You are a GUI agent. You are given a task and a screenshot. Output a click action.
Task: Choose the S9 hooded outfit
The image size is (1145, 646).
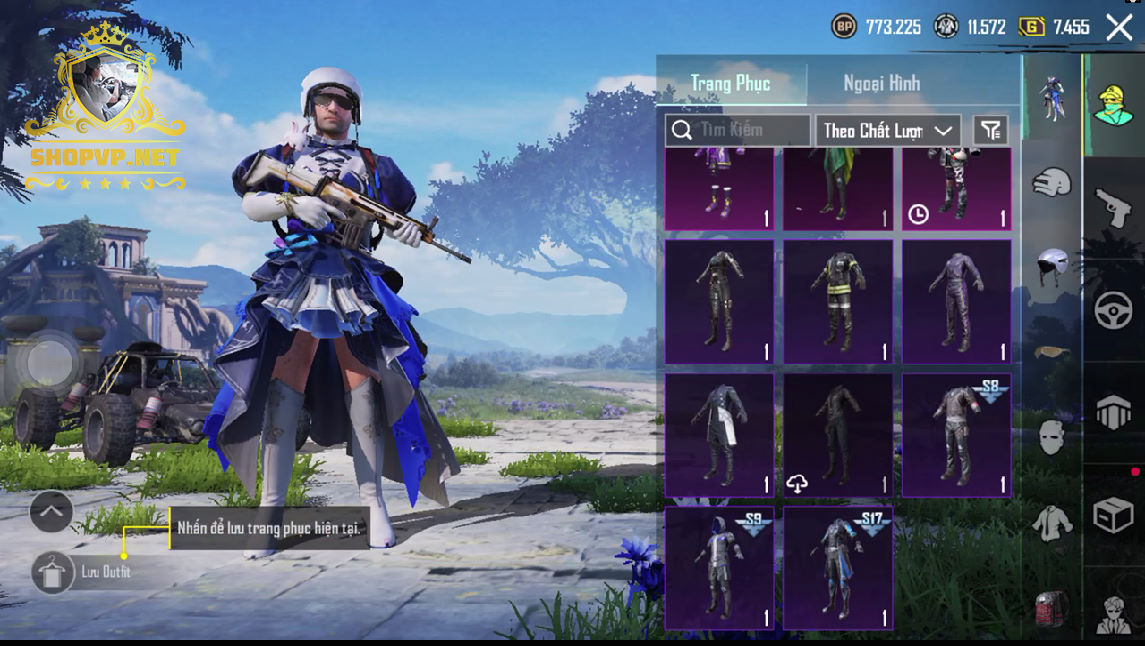(x=719, y=568)
